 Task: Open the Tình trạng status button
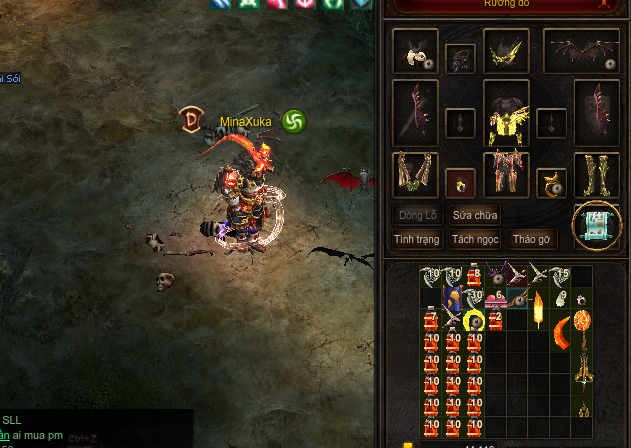(x=417, y=239)
